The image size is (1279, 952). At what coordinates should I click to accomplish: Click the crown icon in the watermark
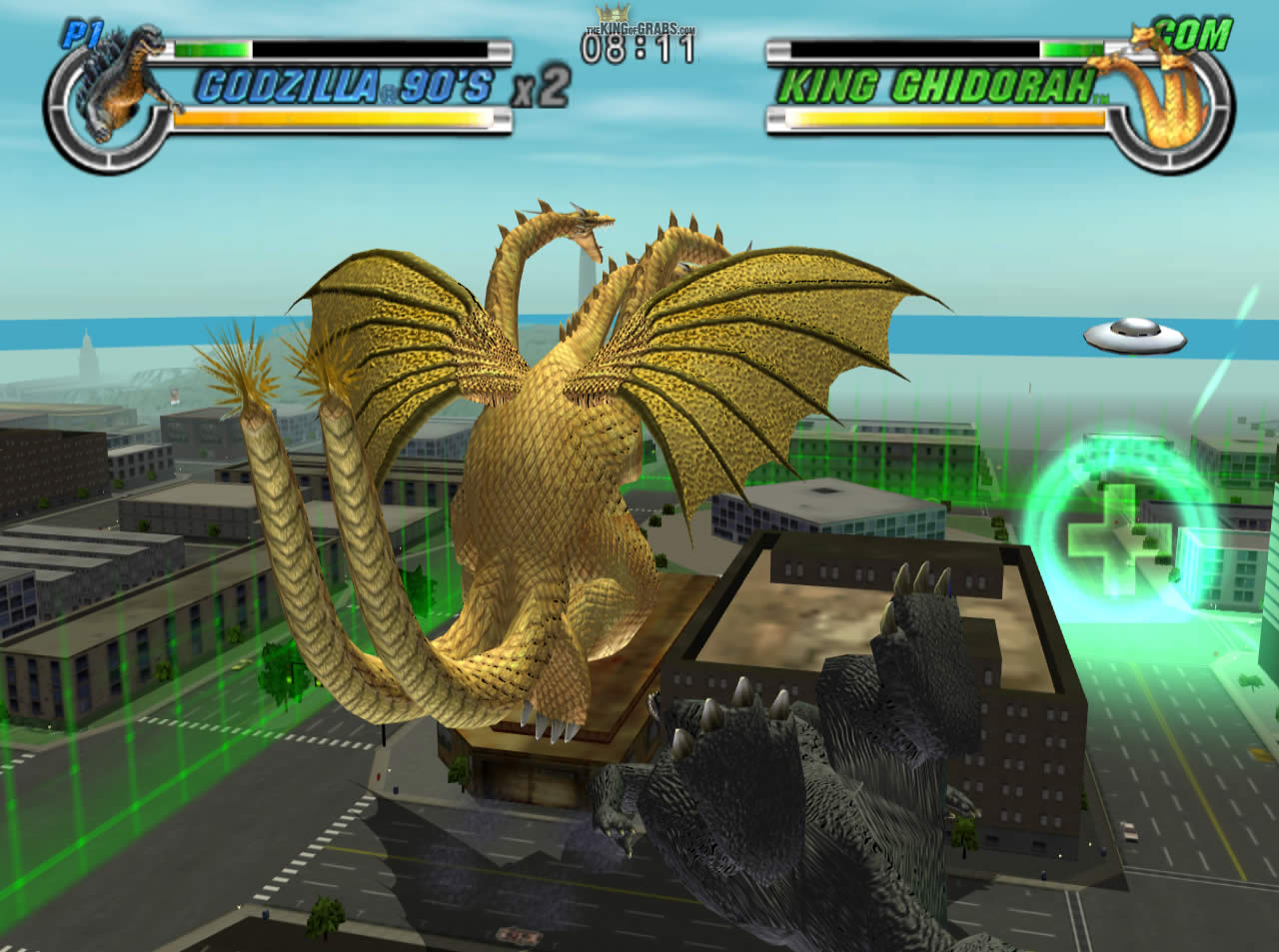tap(612, 10)
